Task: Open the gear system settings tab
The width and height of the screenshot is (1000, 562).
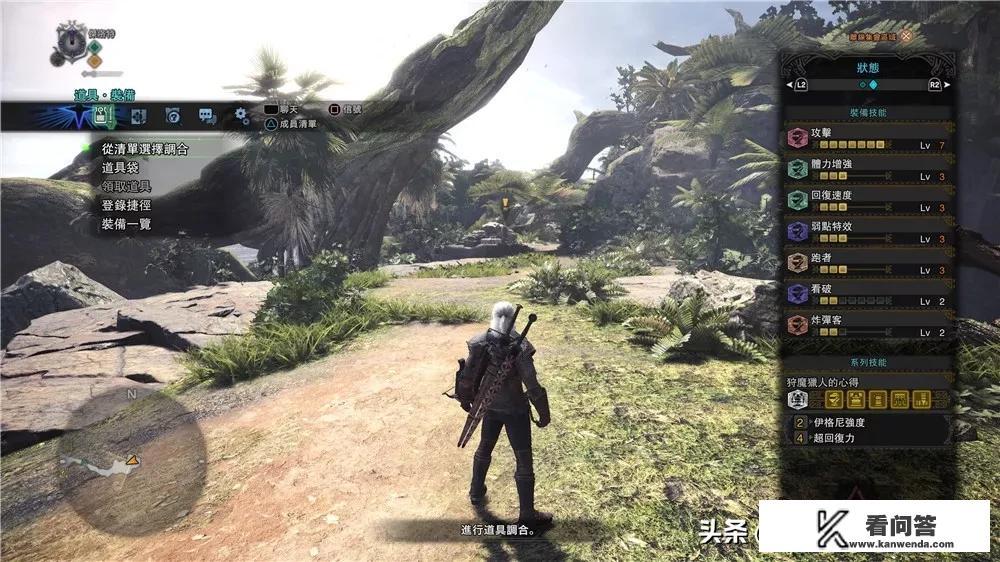Action: (241, 117)
